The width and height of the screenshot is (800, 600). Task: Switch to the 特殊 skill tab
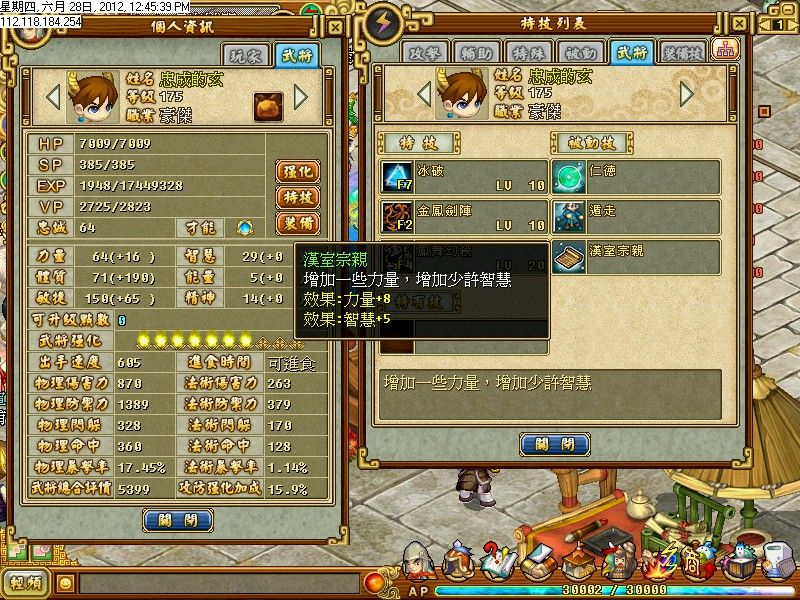click(x=533, y=53)
